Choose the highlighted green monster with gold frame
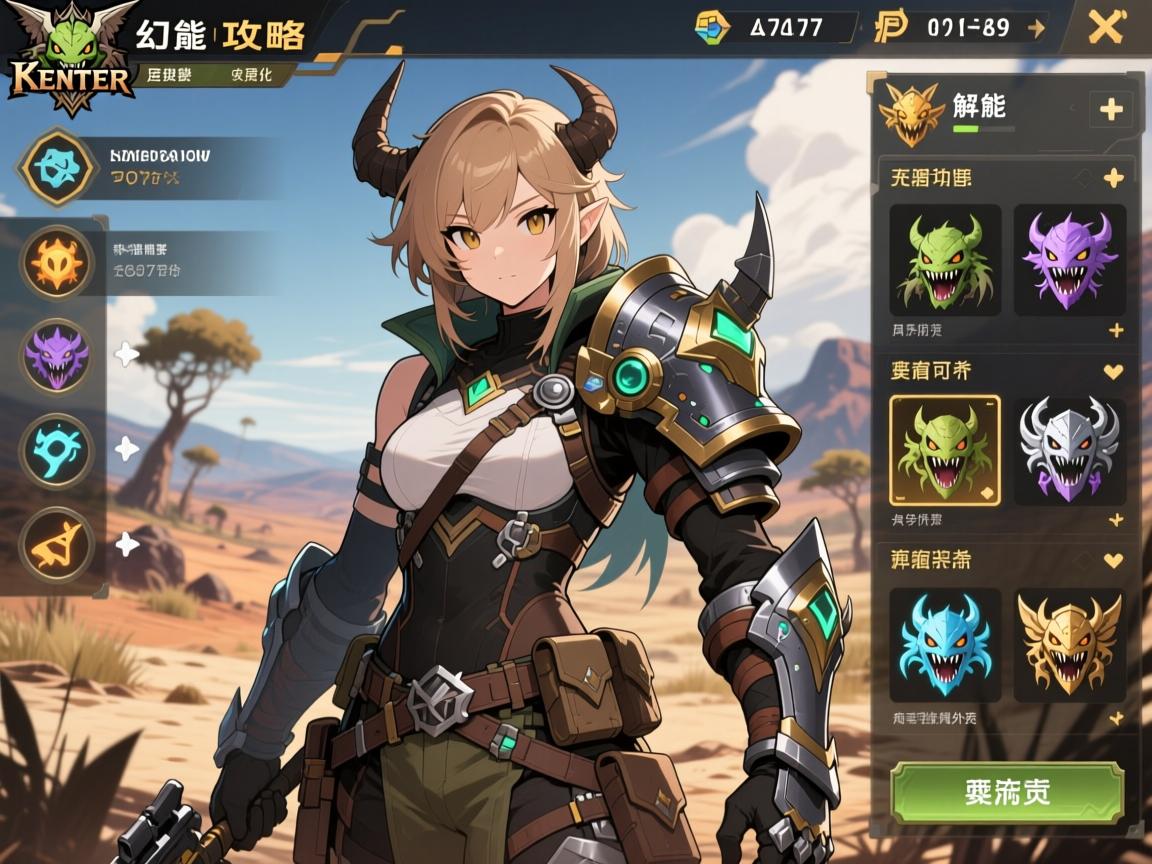The image size is (1152, 864). (944, 450)
